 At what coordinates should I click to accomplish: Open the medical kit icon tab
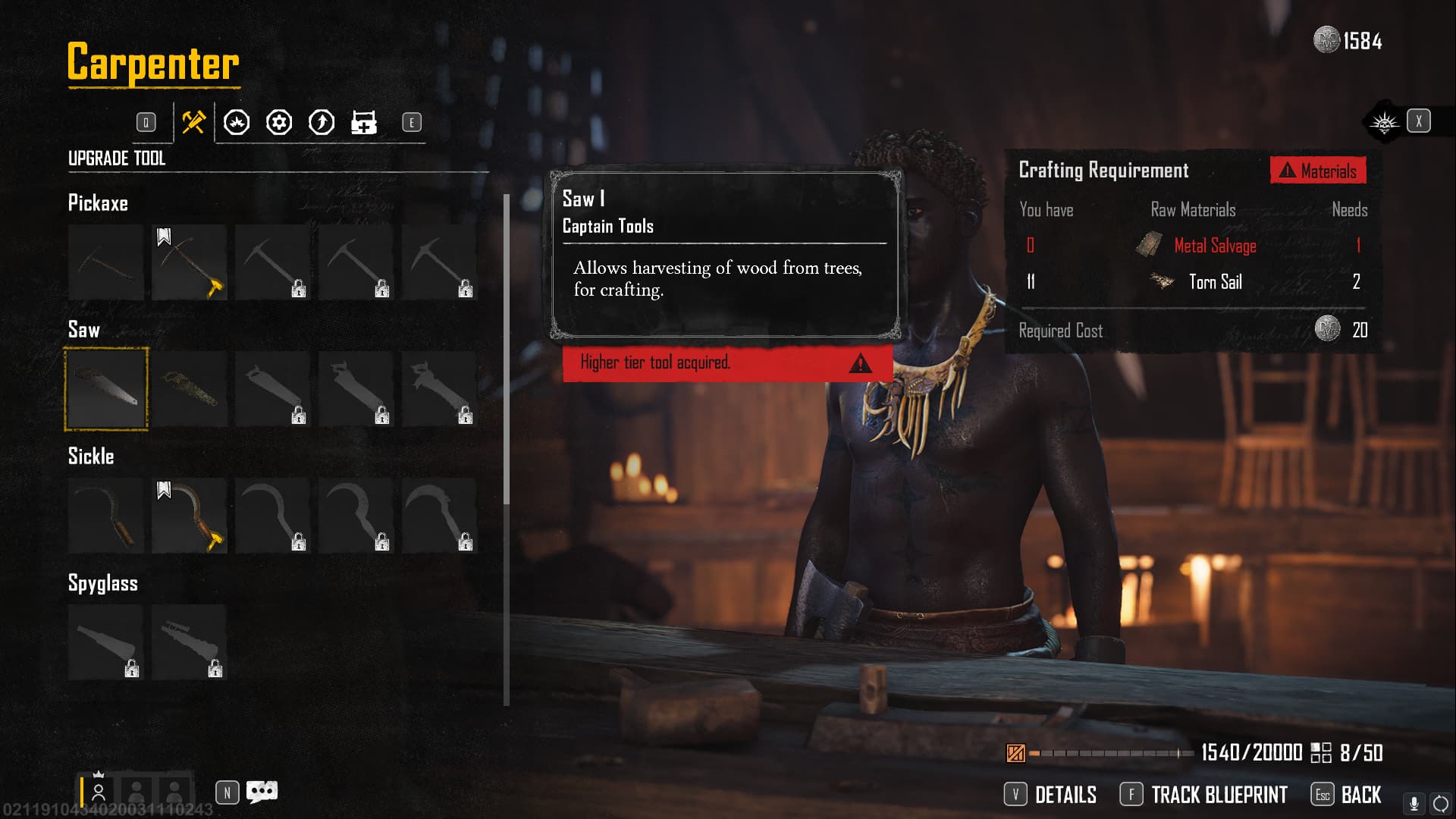364,122
